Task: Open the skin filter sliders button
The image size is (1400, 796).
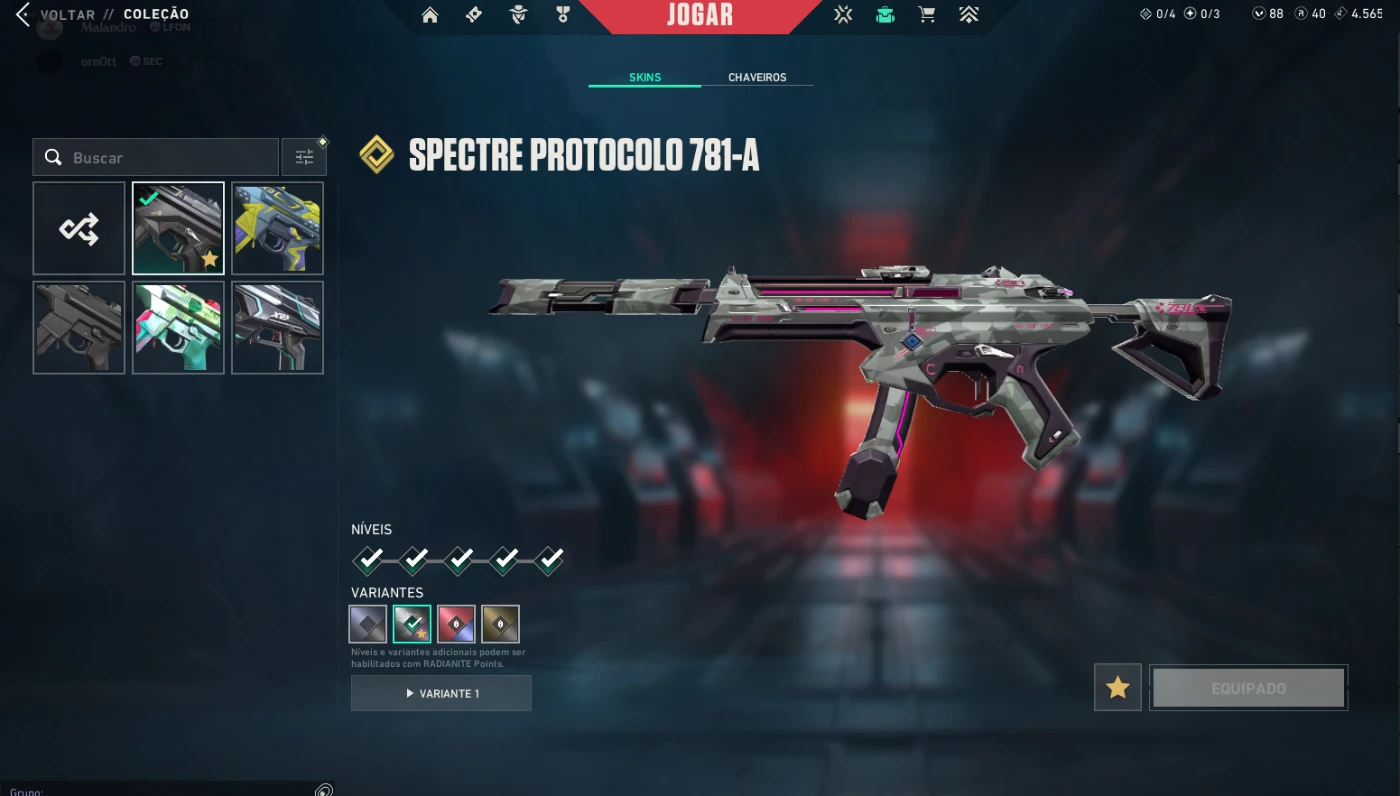Action: click(x=304, y=158)
